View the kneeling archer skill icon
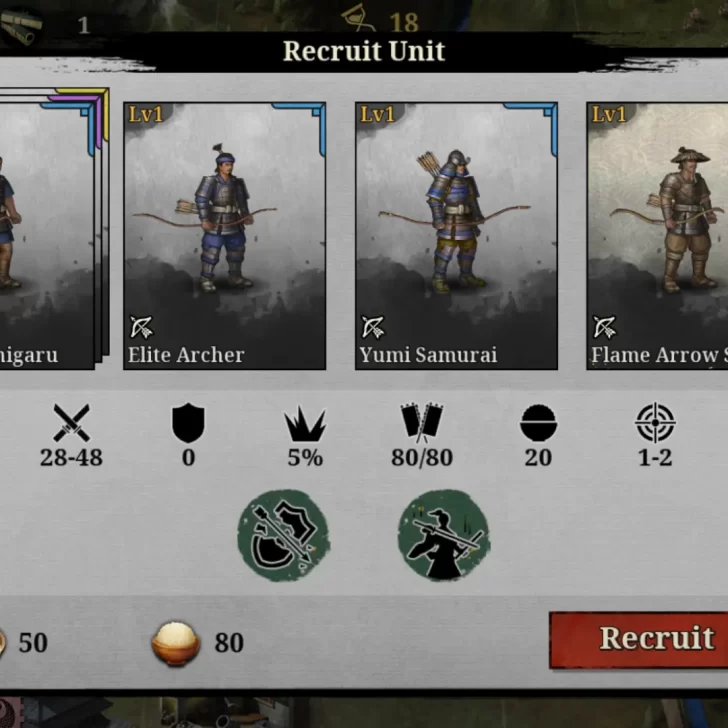 [443, 535]
